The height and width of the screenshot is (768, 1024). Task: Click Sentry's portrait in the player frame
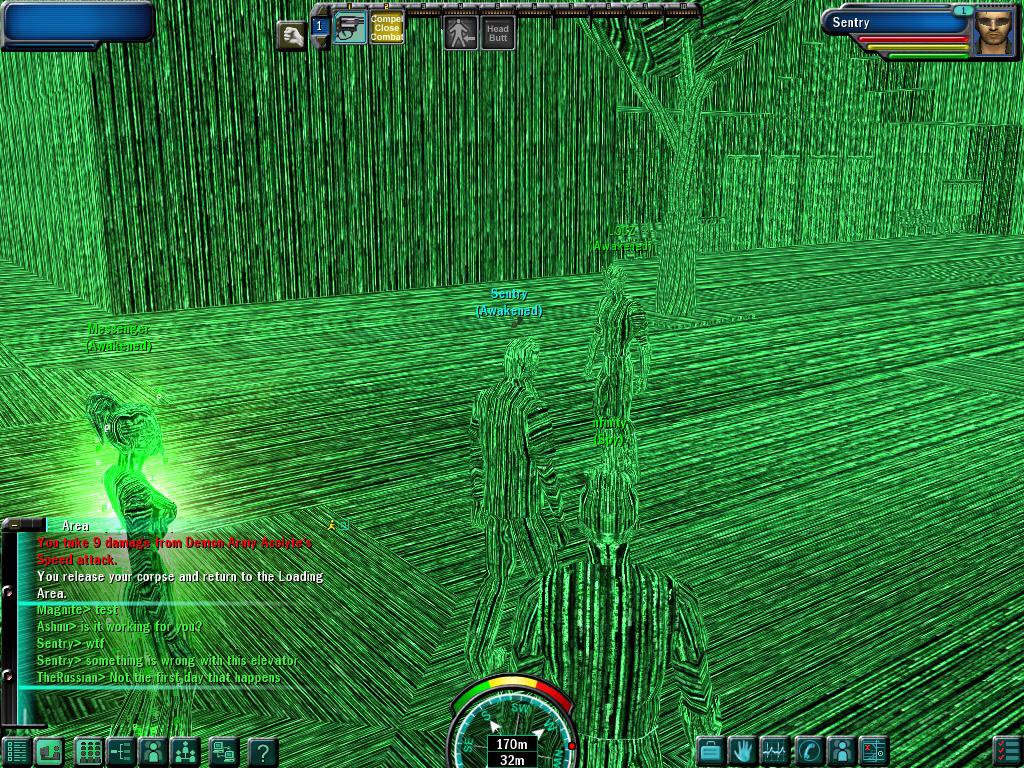[994, 31]
